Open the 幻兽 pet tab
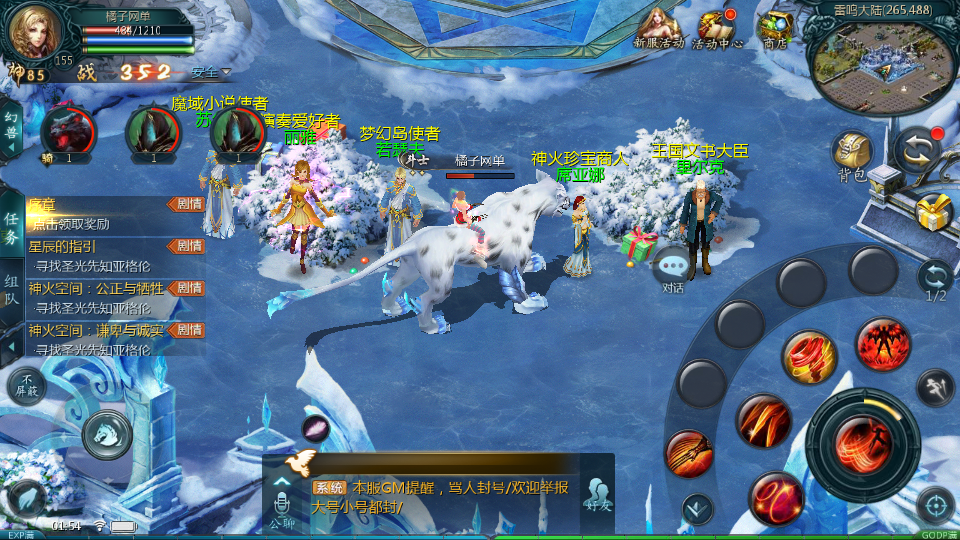This screenshot has height=540, width=960. [x=12, y=128]
